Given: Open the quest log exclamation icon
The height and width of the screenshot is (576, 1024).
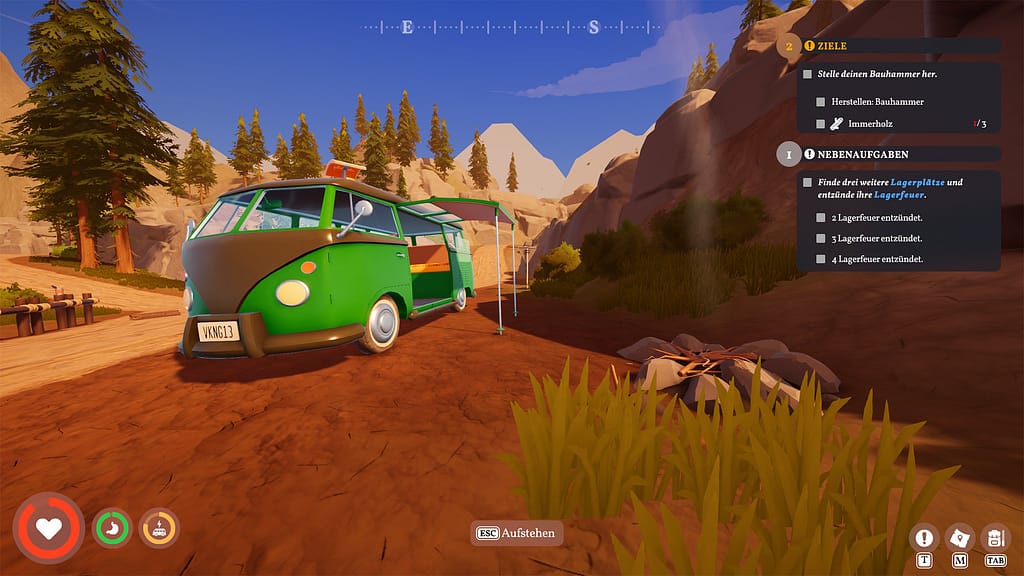Looking at the screenshot, I should point(924,537).
